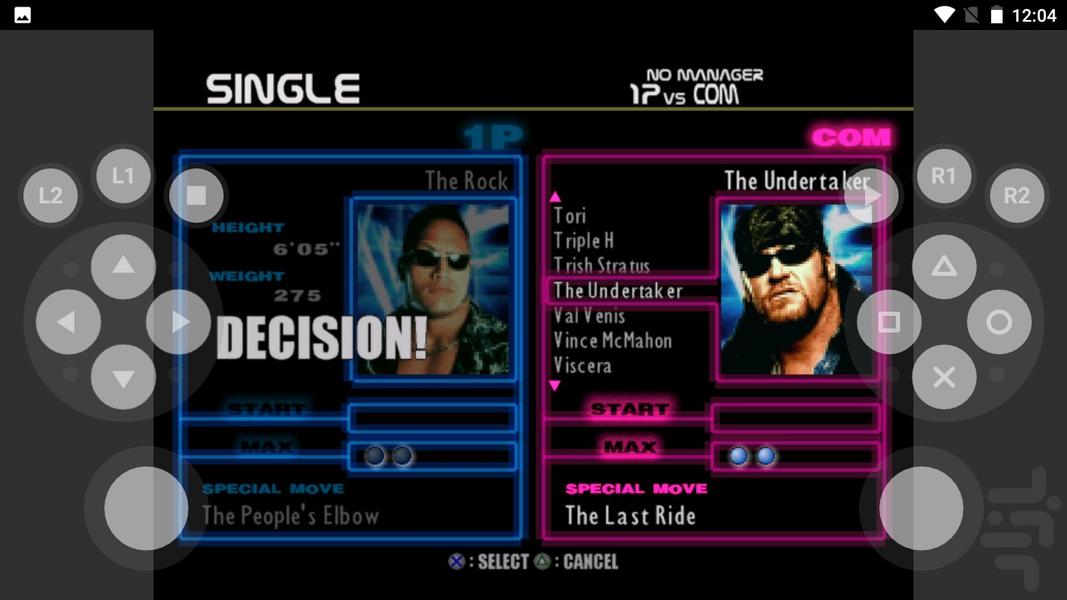The image size is (1067, 600).
Task: Select Tori from the wrestler list
Action: point(570,216)
